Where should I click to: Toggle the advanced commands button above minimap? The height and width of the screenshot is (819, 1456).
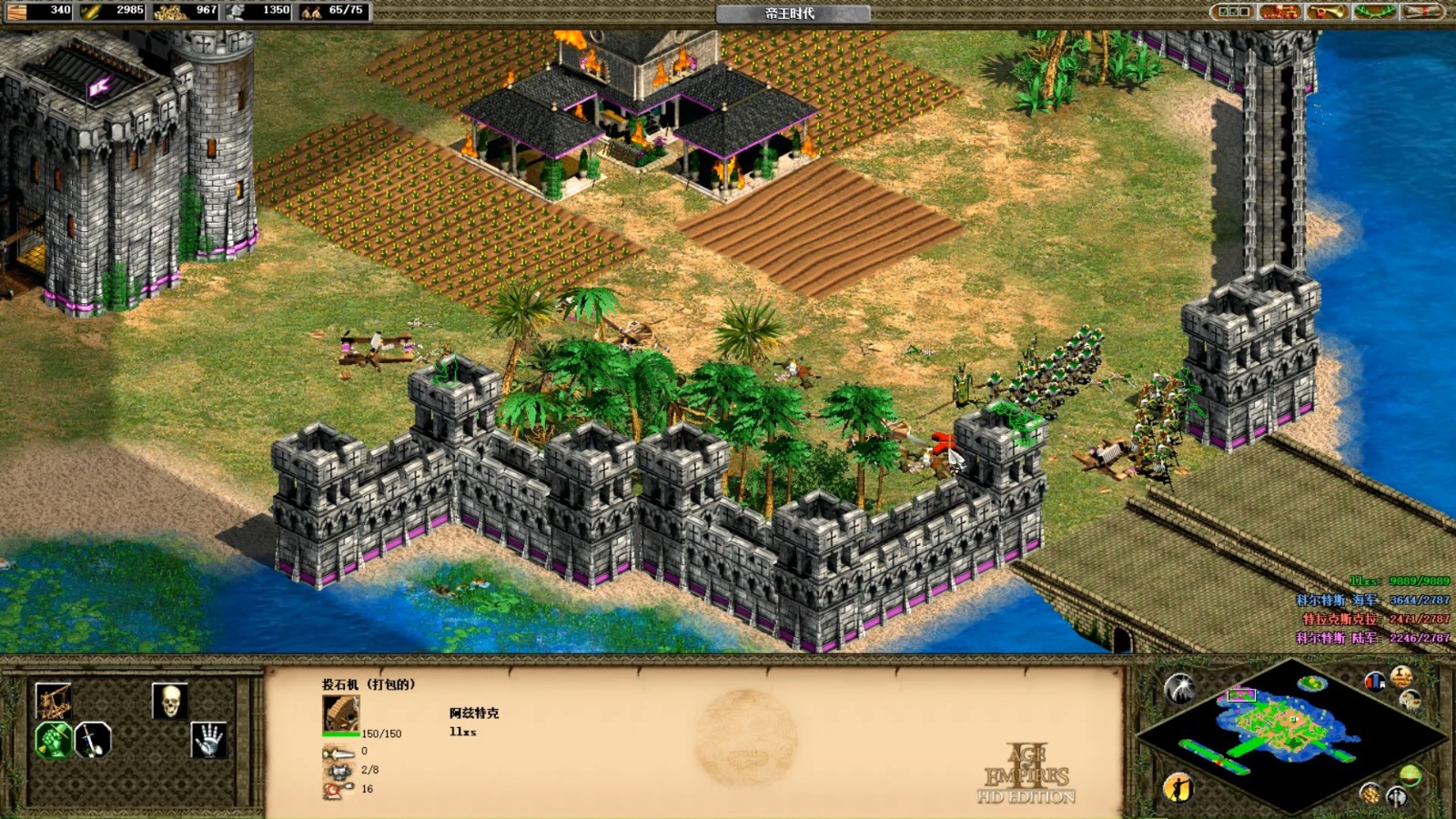1401,676
